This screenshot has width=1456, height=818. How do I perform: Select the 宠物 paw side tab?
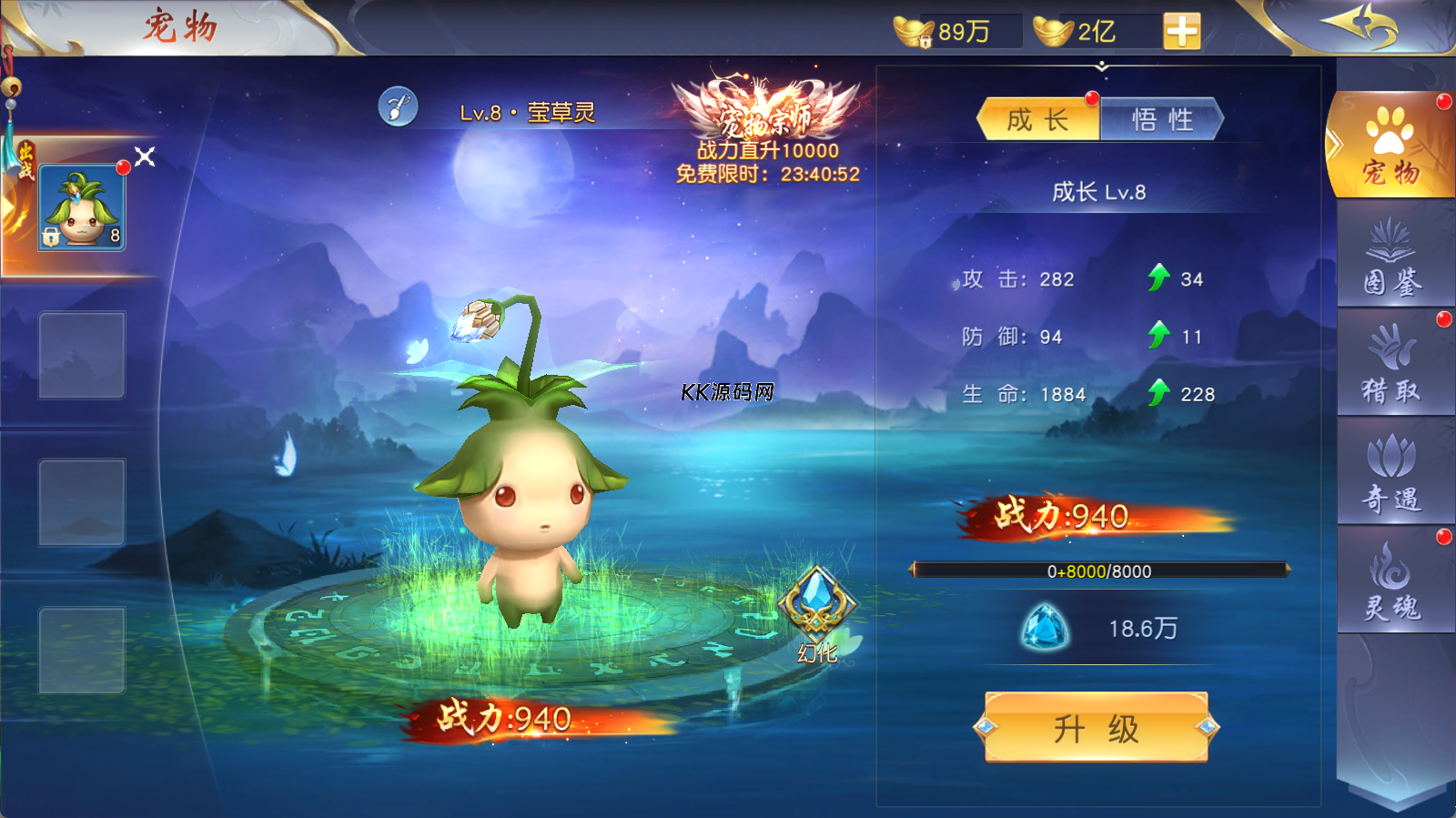pyautogui.click(x=1390, y=147)
